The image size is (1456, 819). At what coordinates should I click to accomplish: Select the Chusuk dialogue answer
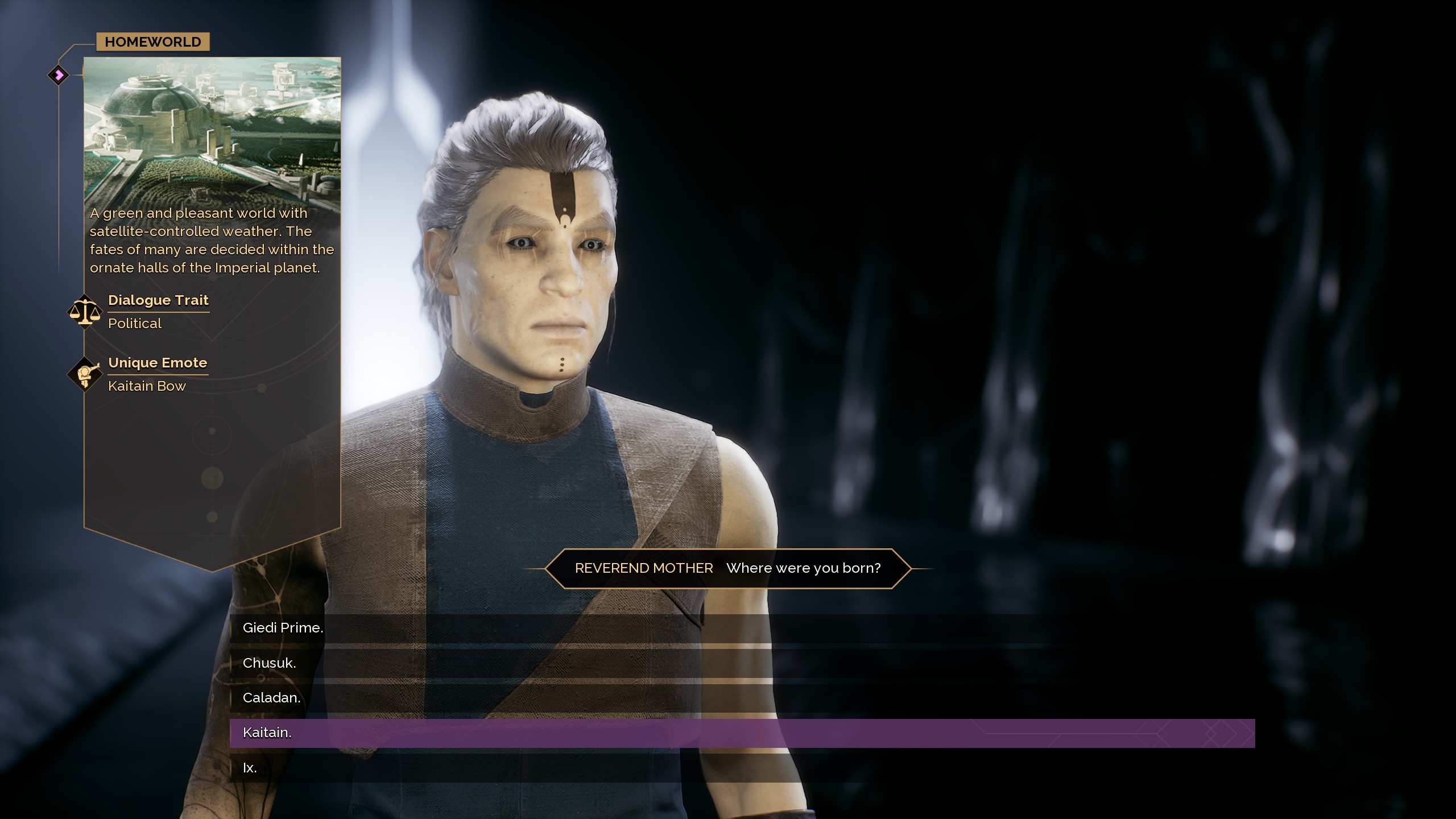(x=268, y=663)
